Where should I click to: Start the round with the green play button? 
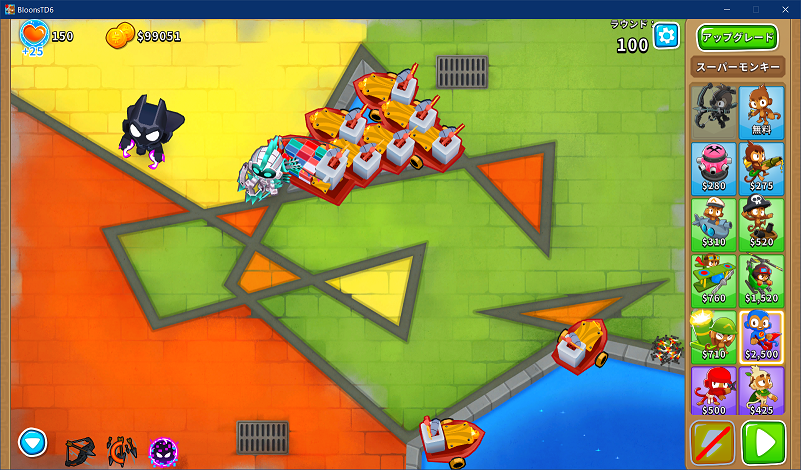click(764, 443)
